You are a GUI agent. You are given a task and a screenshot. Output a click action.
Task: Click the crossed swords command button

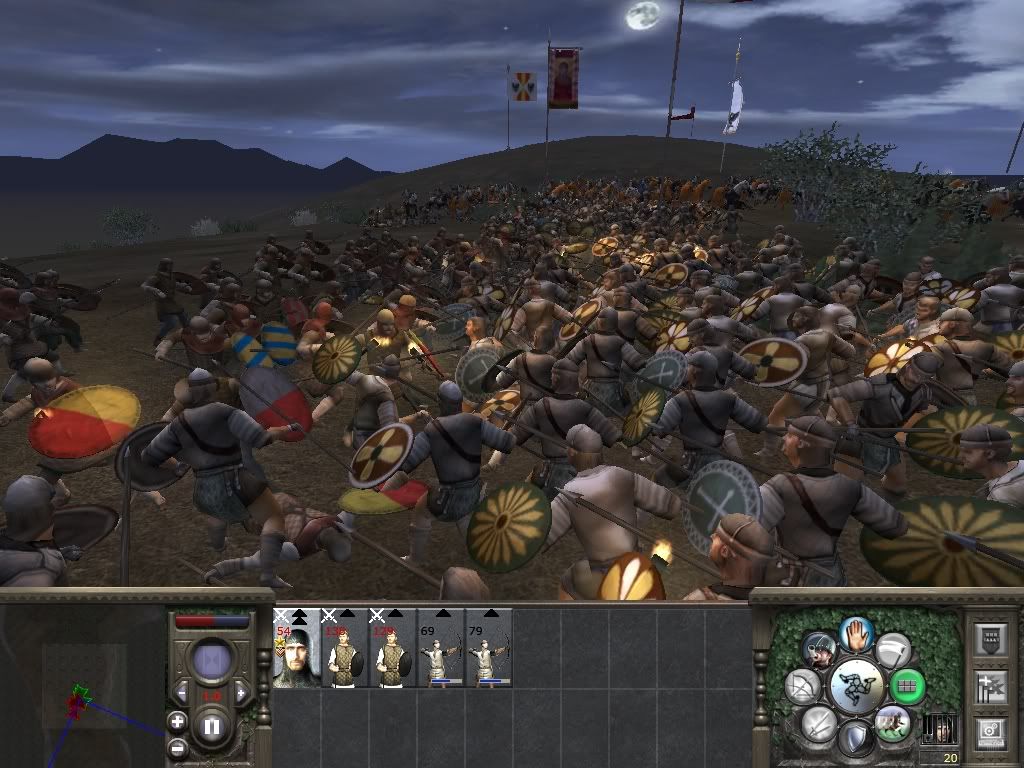tap(818, 723)
